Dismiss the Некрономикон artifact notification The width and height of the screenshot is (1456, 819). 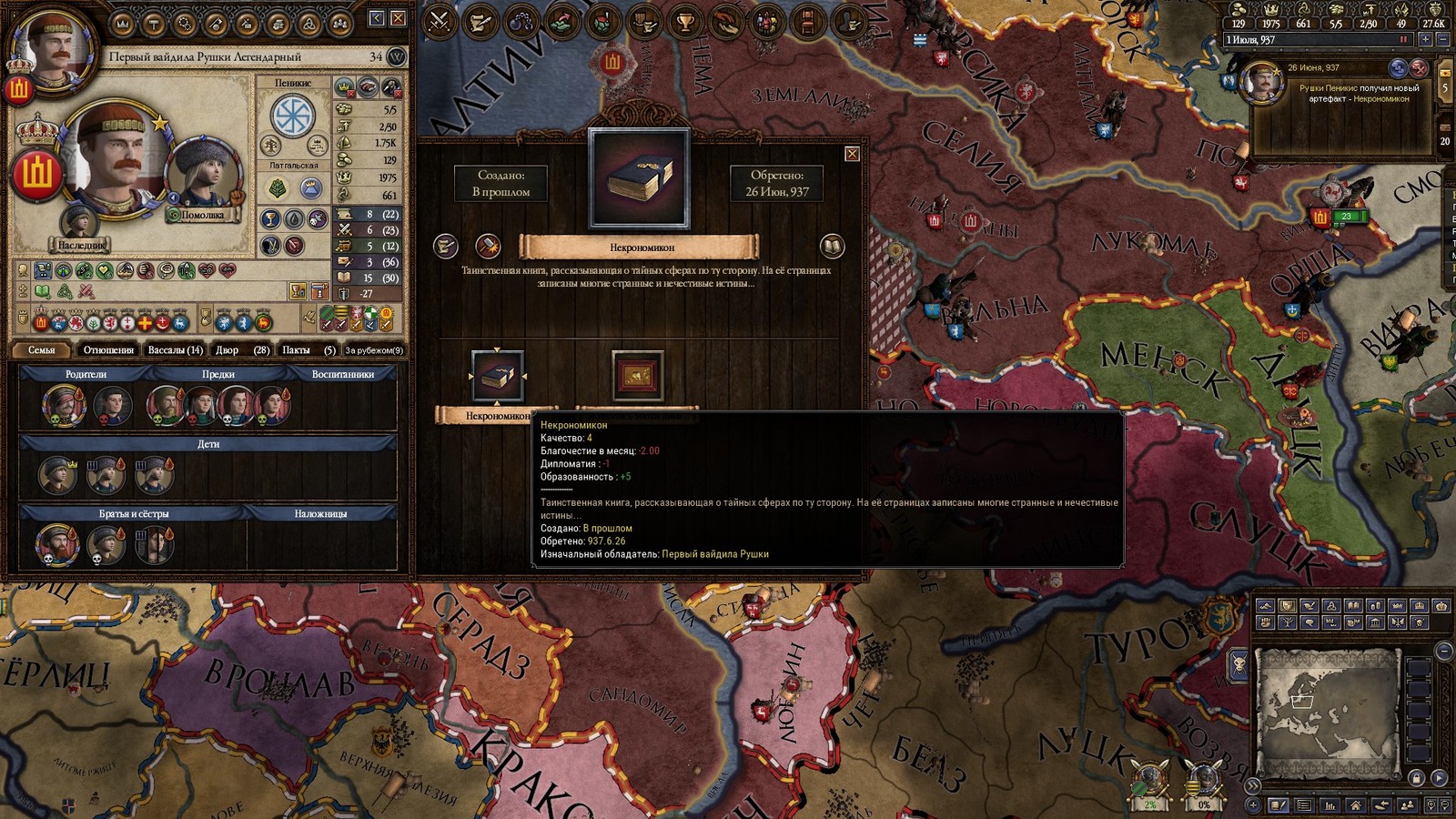1419,68
